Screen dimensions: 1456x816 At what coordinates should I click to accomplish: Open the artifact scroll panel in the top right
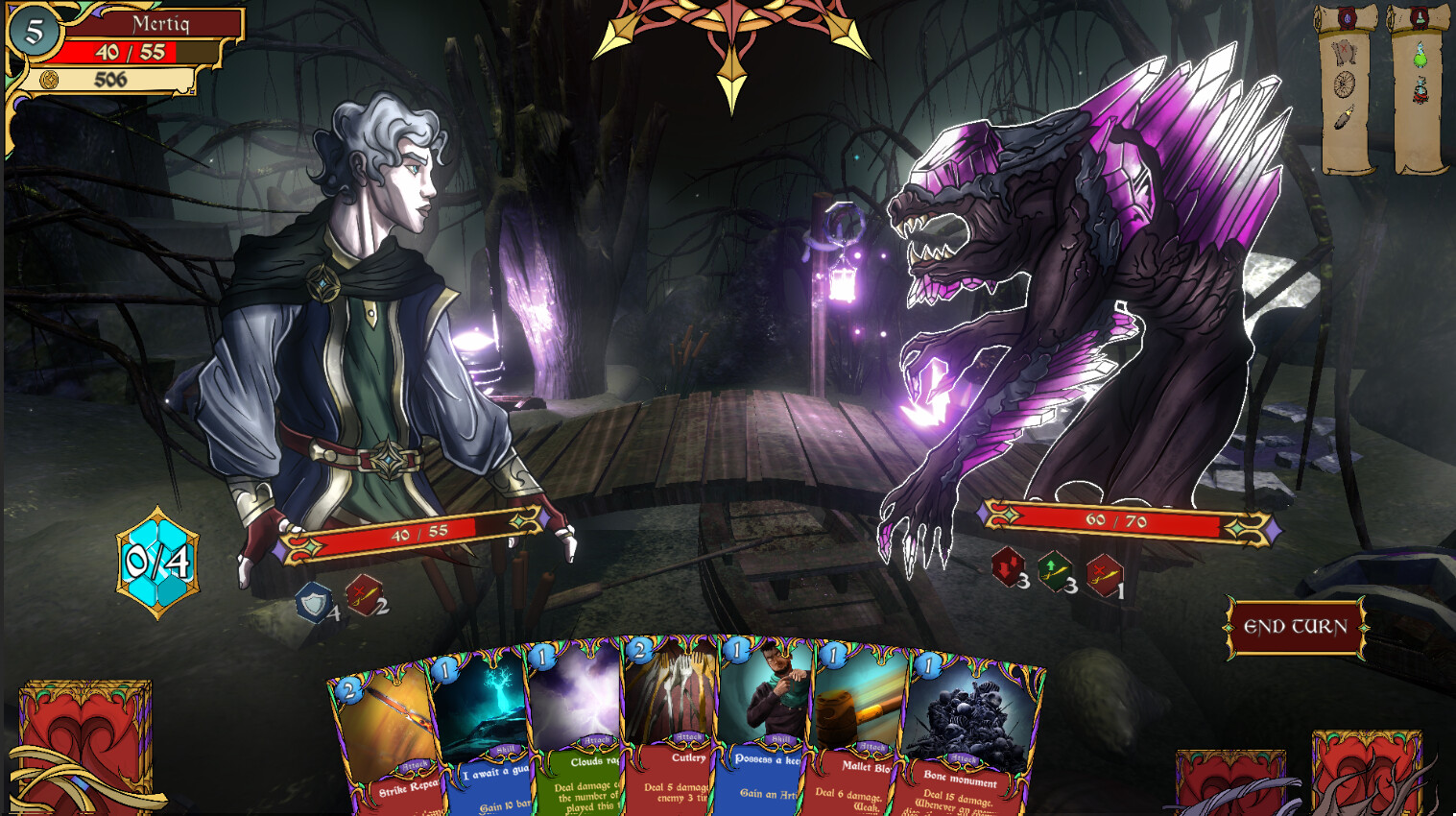(1347, 18)
